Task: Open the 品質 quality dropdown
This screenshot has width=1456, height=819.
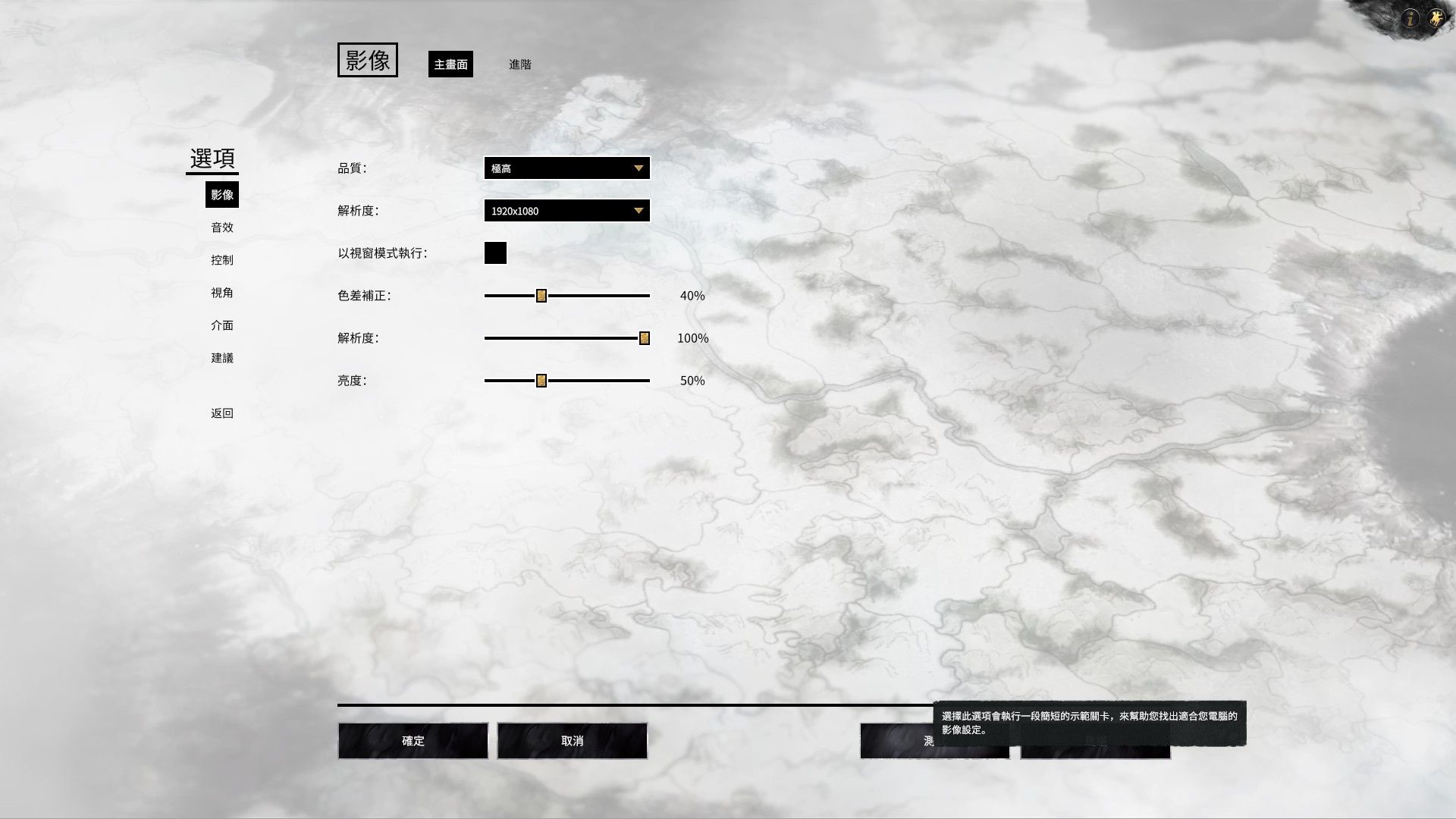Action: pyautogui.click(x=566, y=168)
